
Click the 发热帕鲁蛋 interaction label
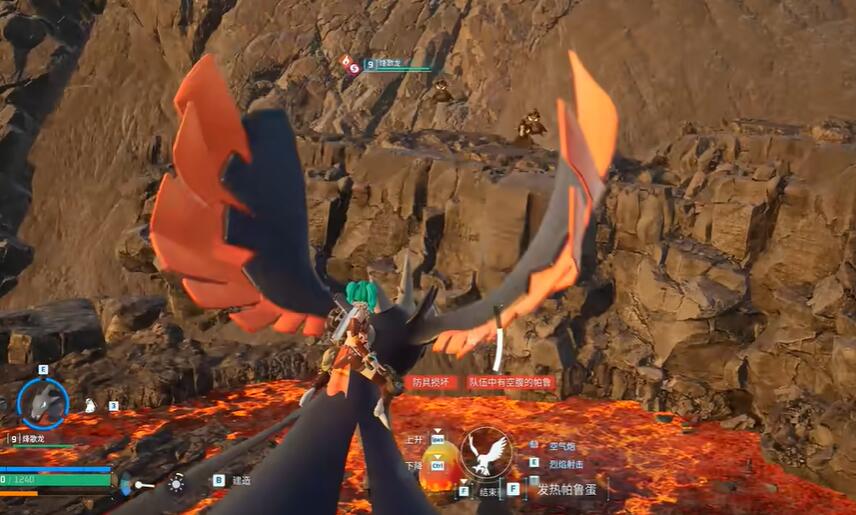[570, 489]
